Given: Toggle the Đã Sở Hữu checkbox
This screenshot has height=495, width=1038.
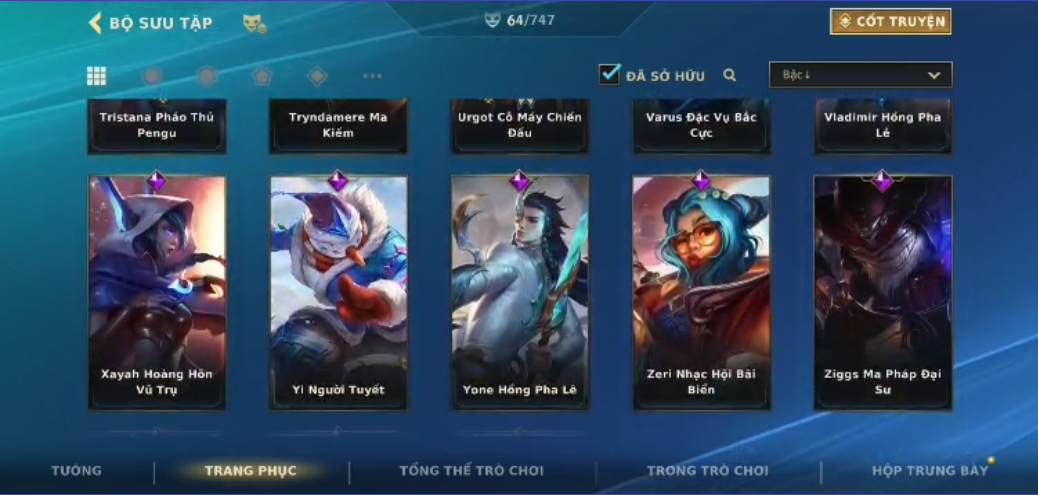Looking at the screenshot, I should click(x=609, y=74).
